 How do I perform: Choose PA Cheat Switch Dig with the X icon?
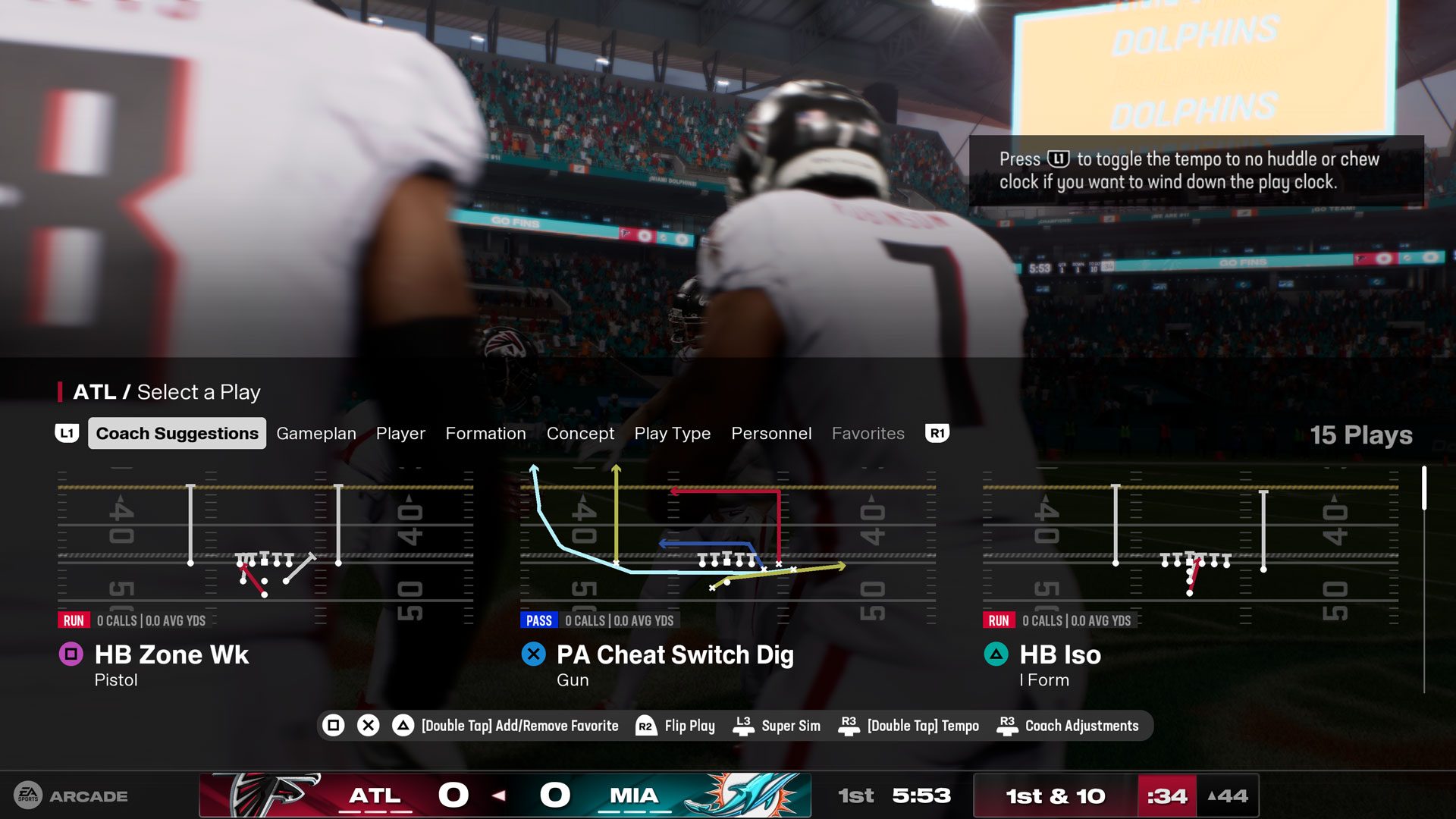[533, 654]
